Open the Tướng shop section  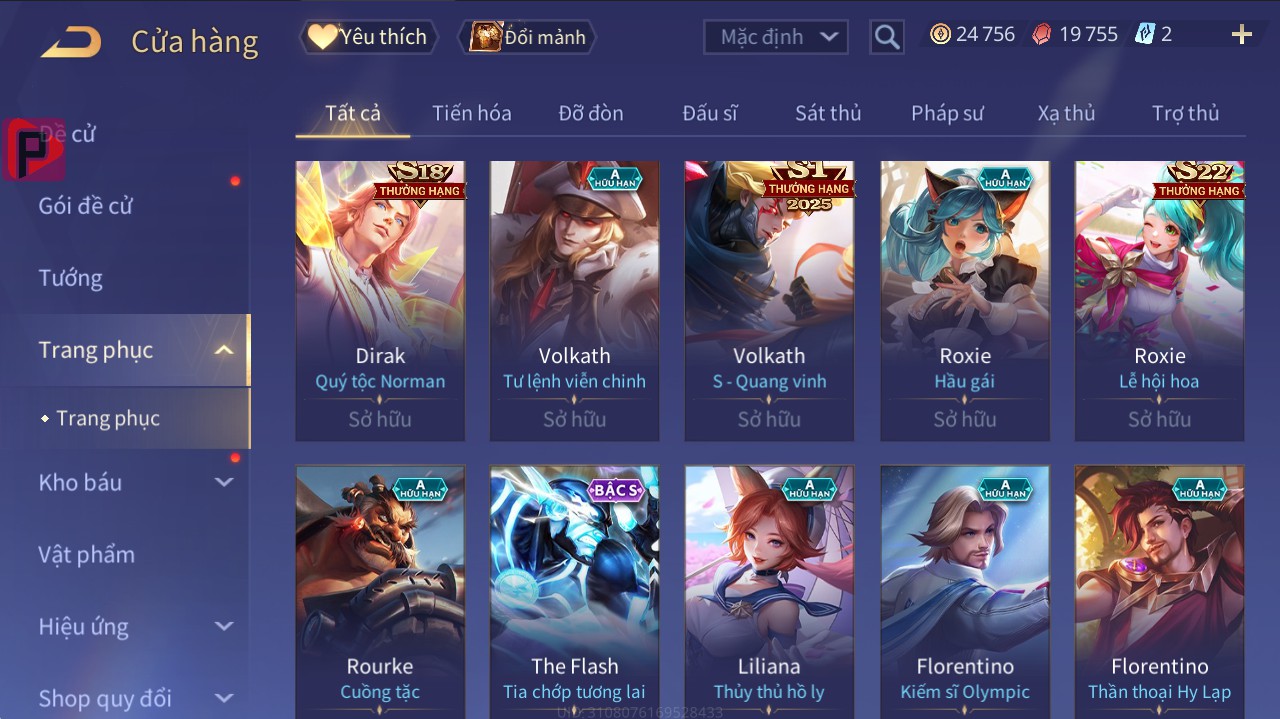point(71,278)
